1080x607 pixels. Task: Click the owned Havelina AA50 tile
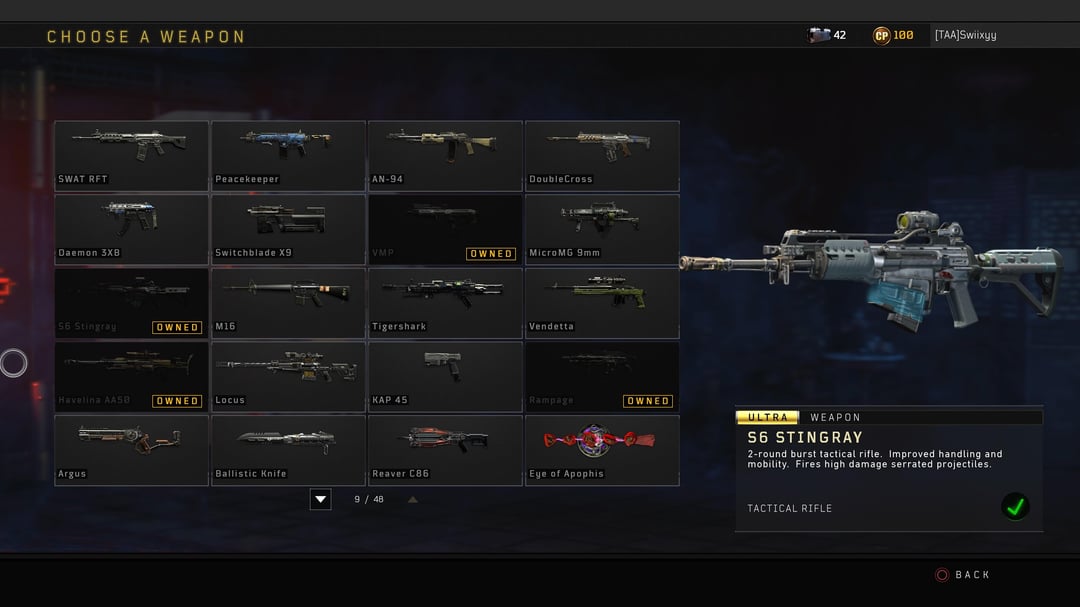coord(131,376)
